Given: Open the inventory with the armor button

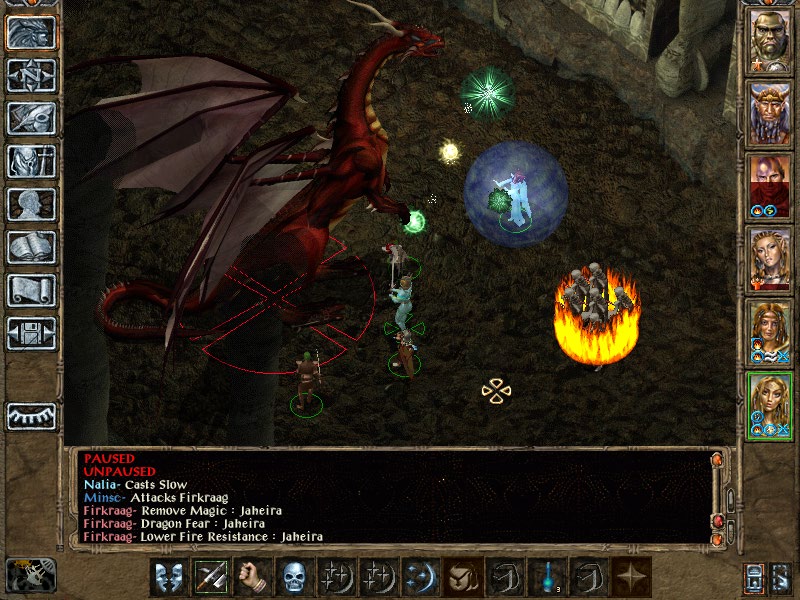Looking at the screenshot, I should (x=31, y=161).
